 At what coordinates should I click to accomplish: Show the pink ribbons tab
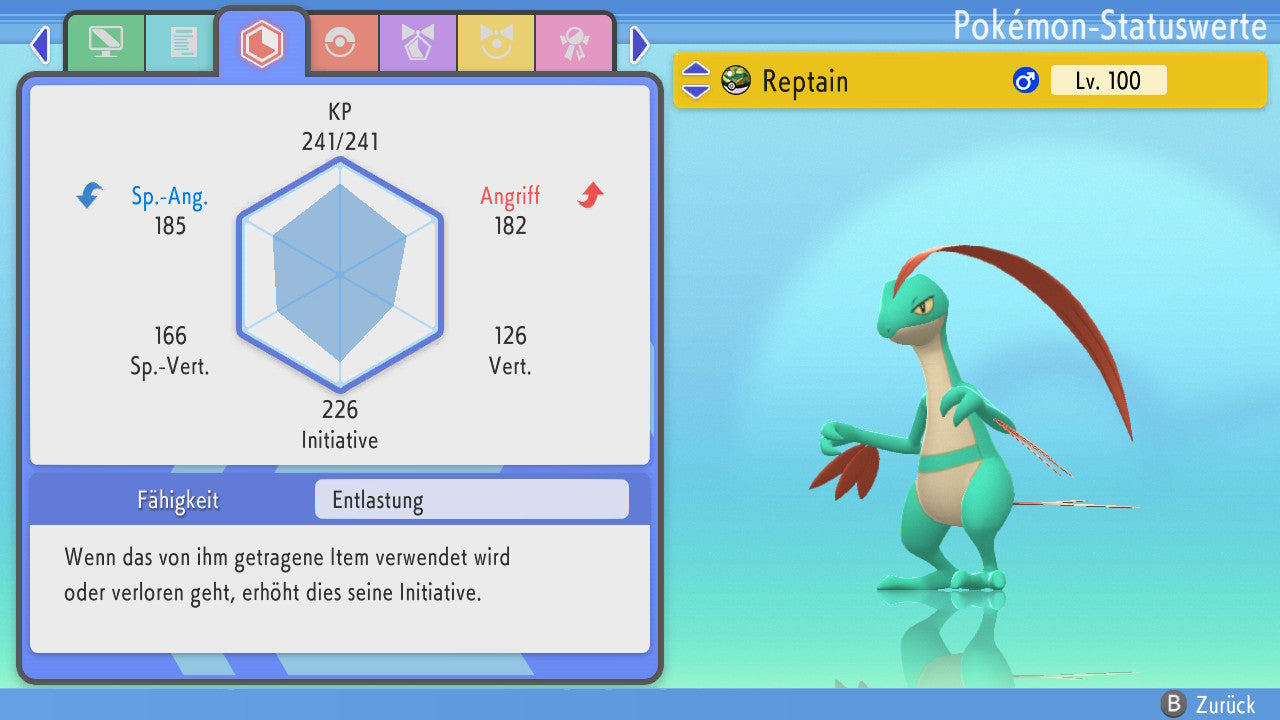pyautogui.click(x=573, y=43)
